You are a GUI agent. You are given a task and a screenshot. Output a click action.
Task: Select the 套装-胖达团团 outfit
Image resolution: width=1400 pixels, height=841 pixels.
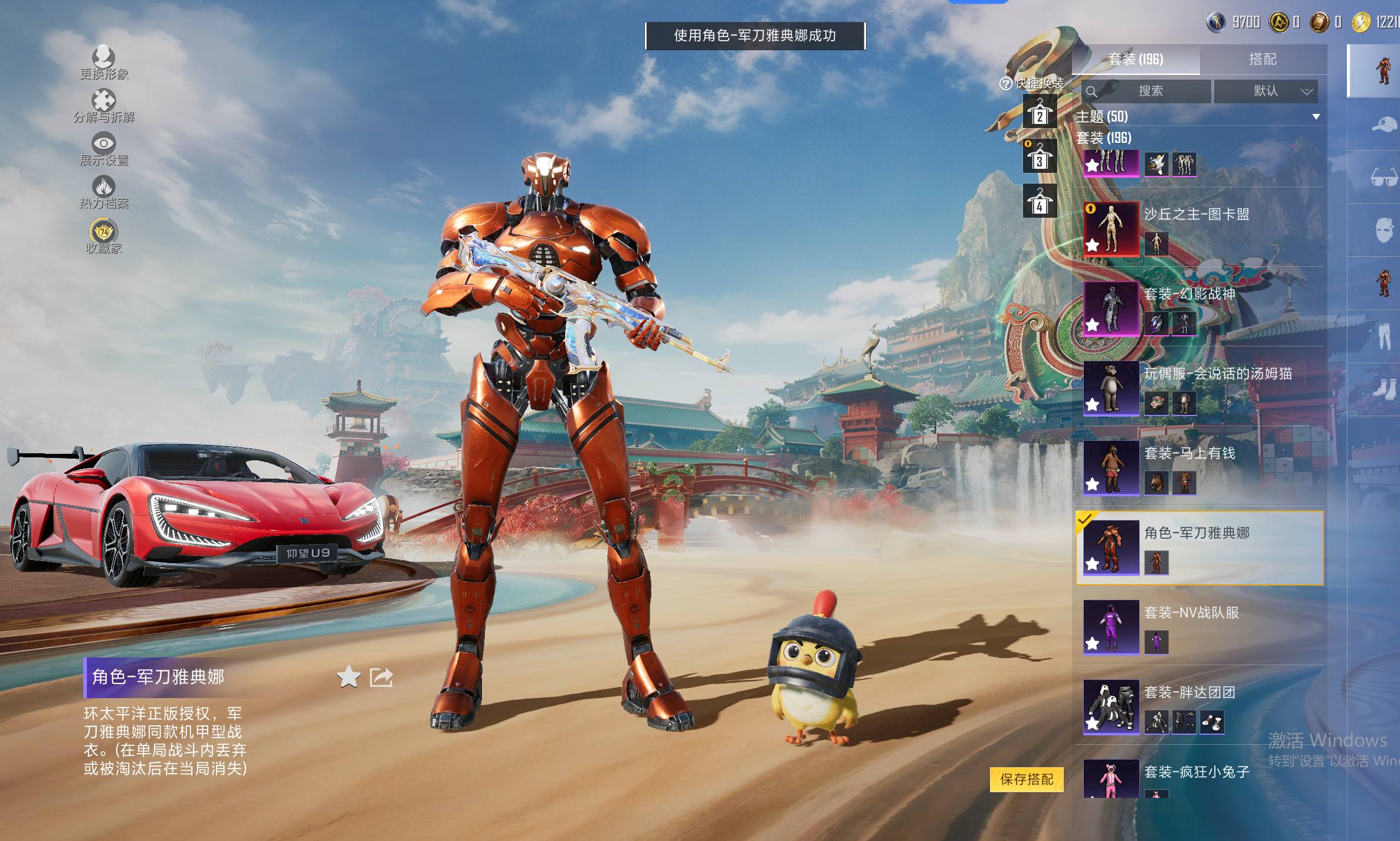(1198, 706)
